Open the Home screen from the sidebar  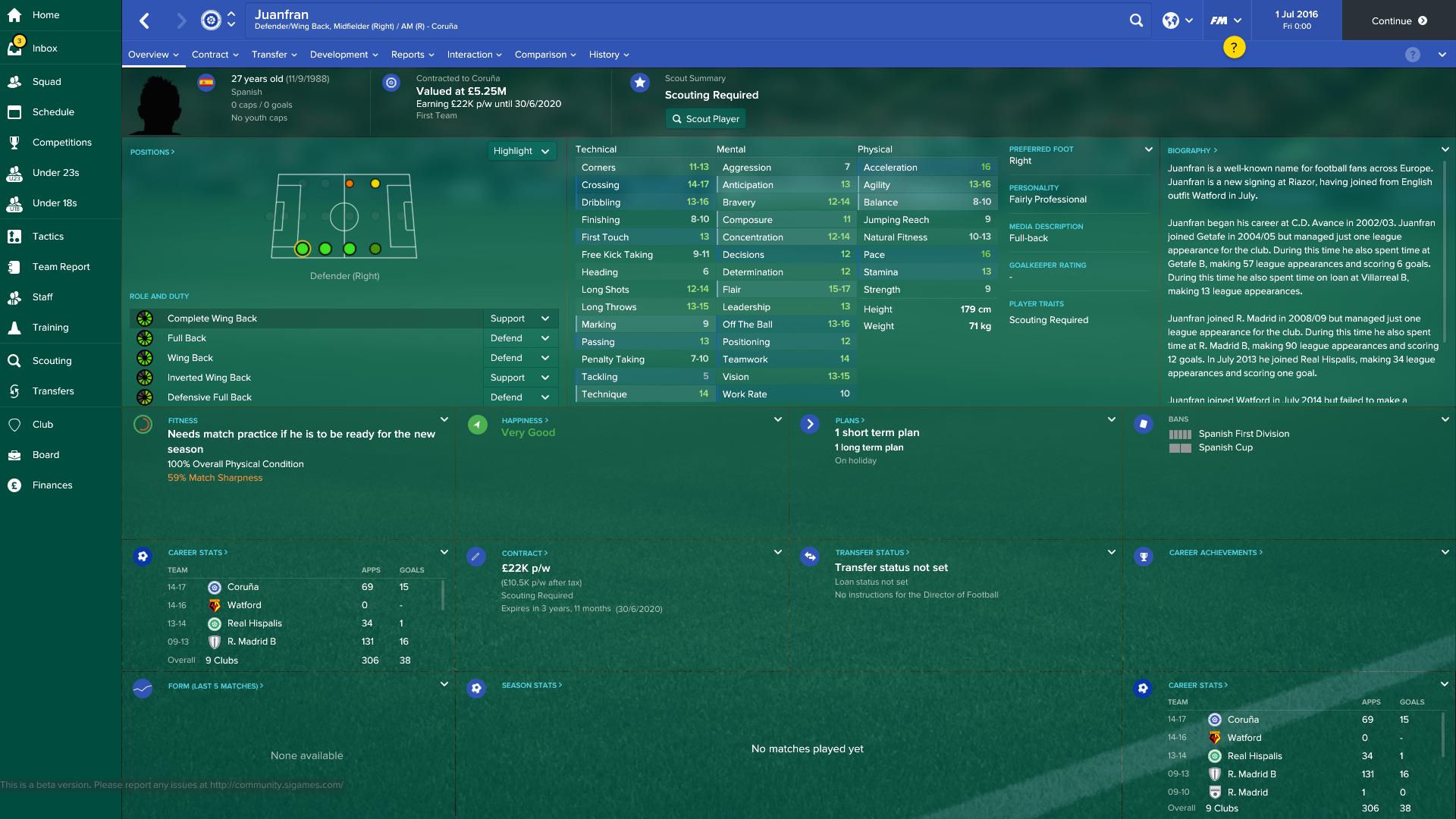click(x=45, y=14)
